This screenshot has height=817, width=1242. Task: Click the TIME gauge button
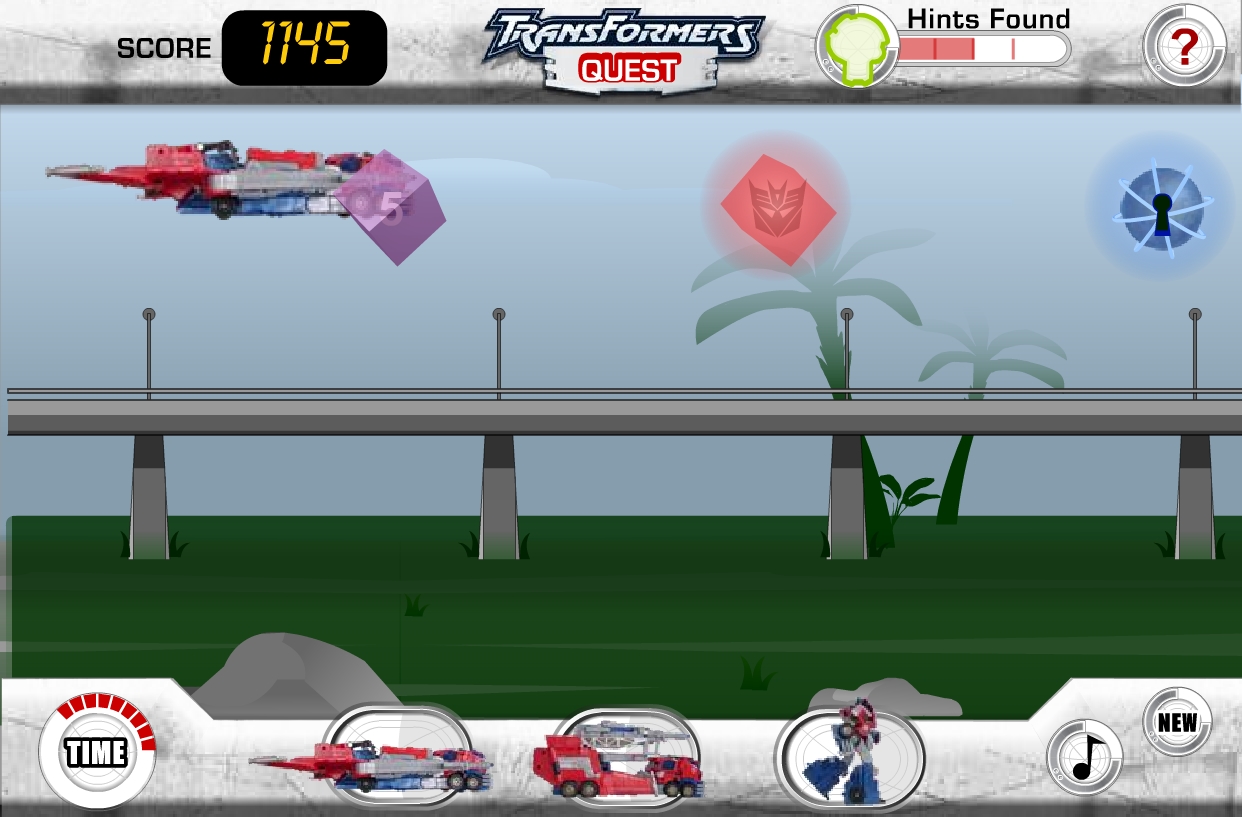[x=96, y=751]
